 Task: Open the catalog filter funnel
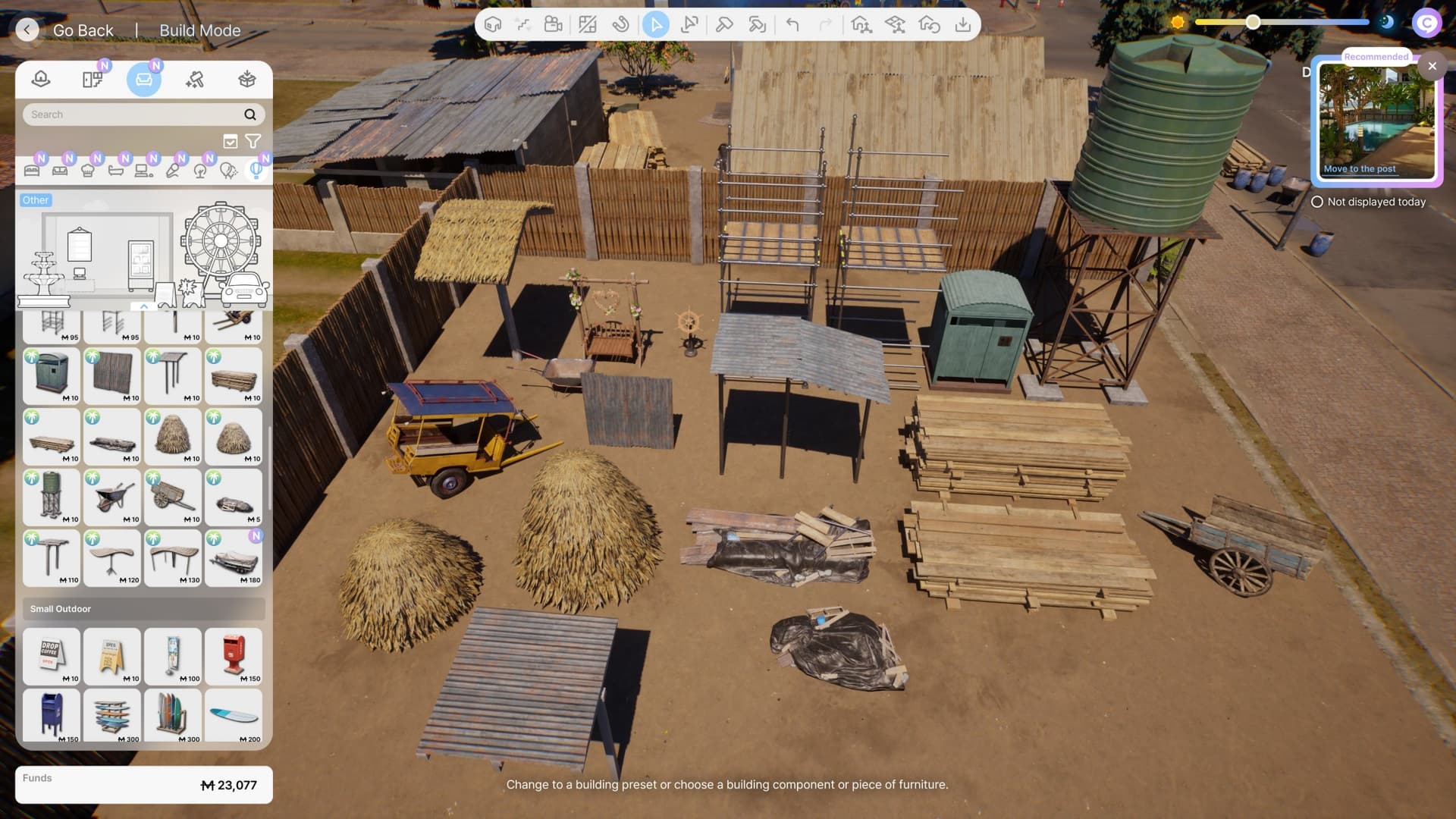tap(253, 141)
